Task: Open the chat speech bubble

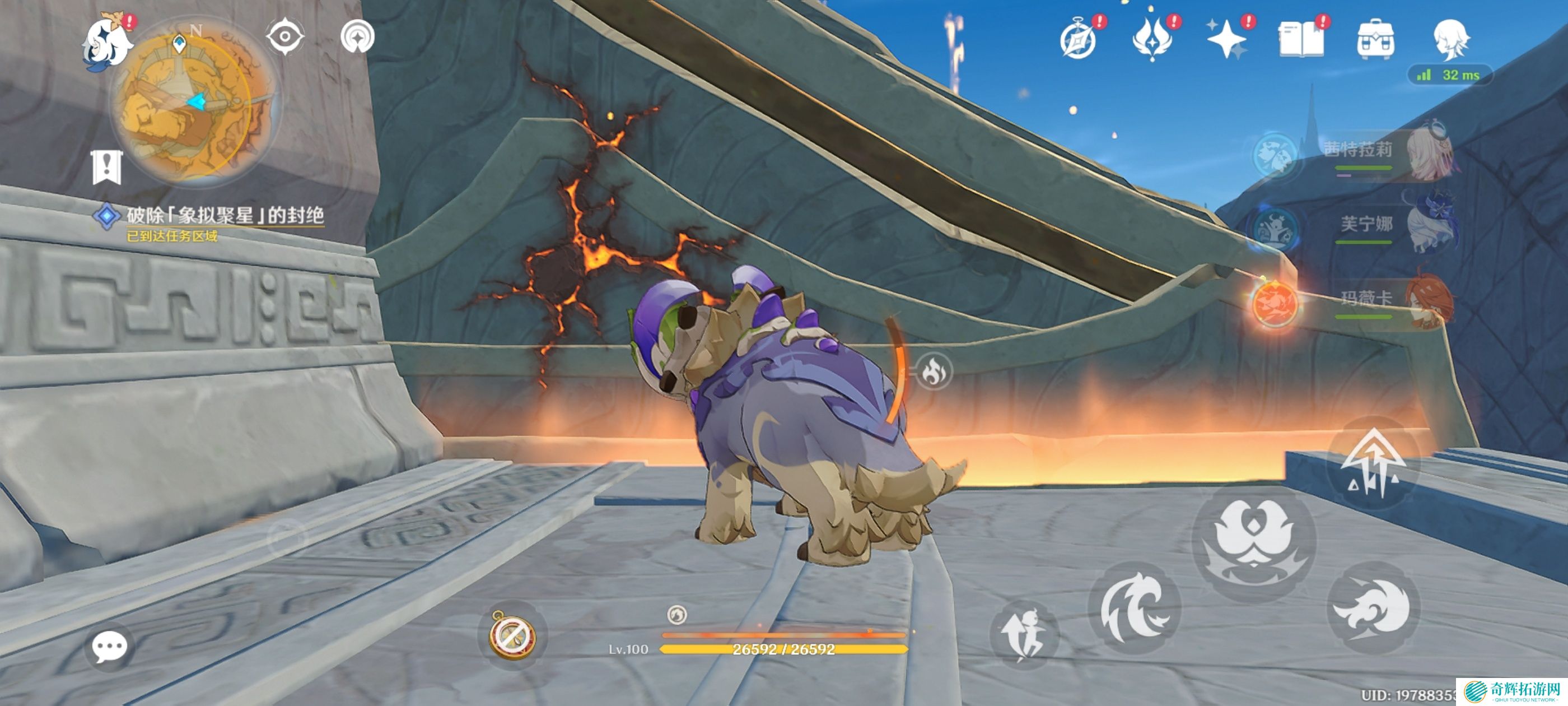Action: point(110,647)
